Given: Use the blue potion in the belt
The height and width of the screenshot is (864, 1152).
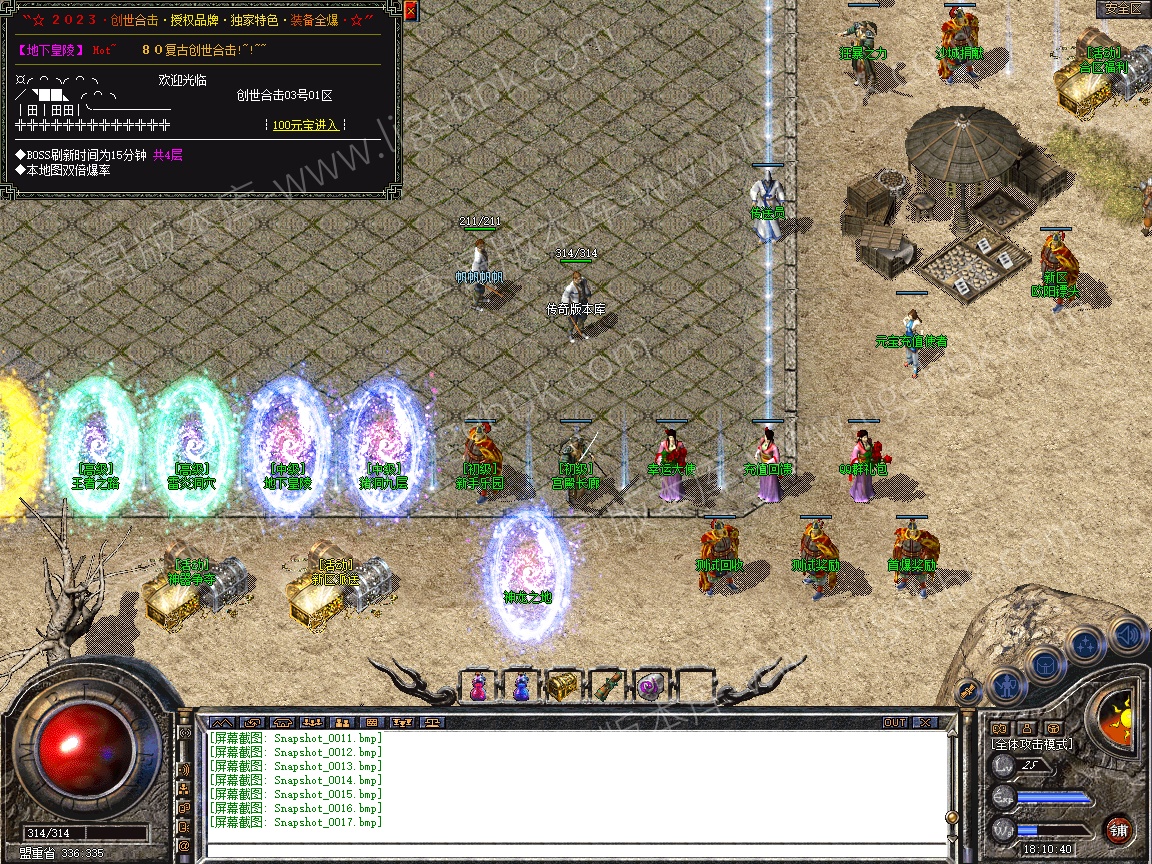Looking at the screenshot, I should tap(520, 688).
